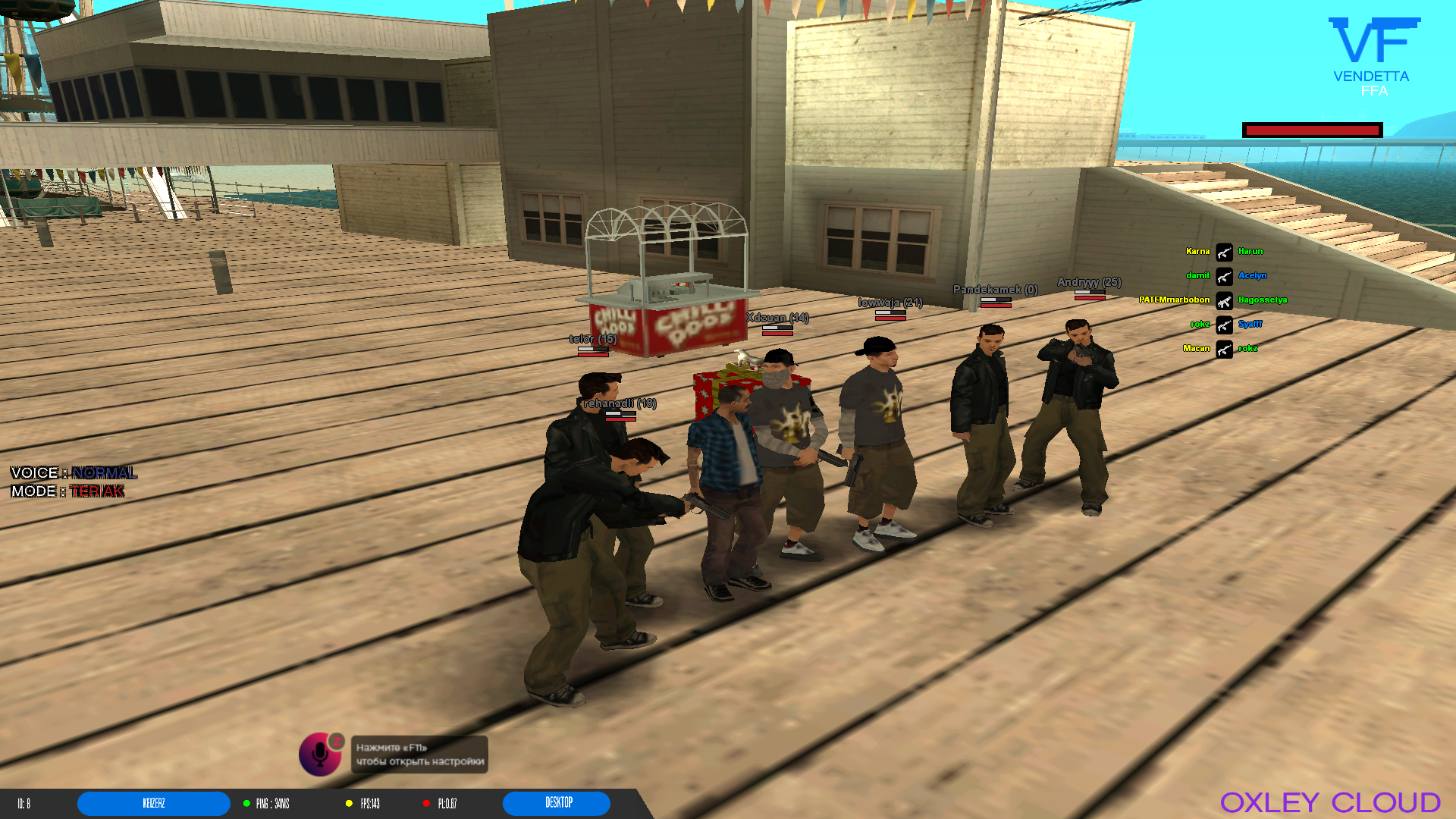Expand the F11 settings tooltip
This screenshot has height=819, width=1456.
click(418, 754)
